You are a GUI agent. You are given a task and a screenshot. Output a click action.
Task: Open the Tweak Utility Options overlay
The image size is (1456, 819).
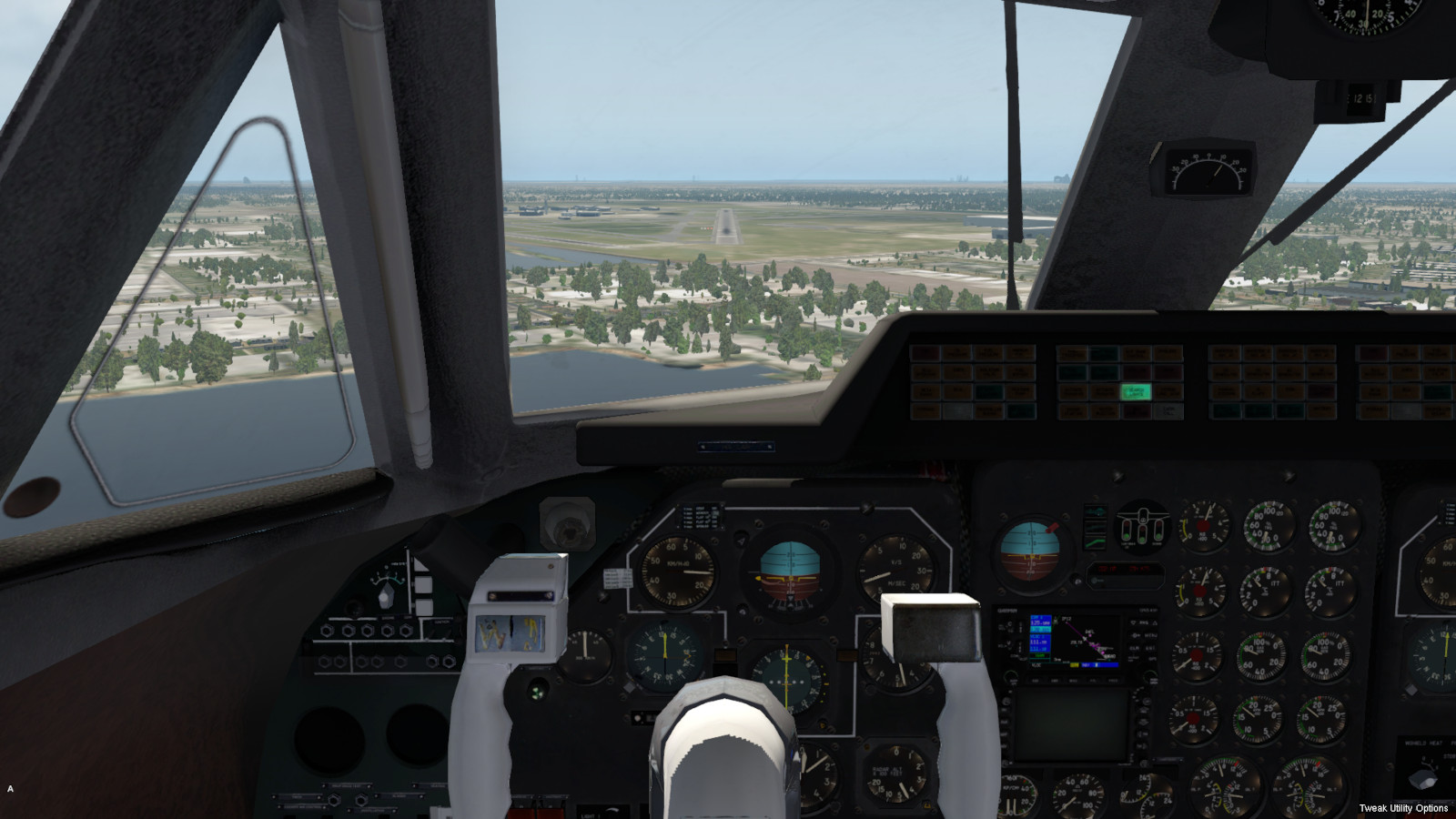(1402, 808)
